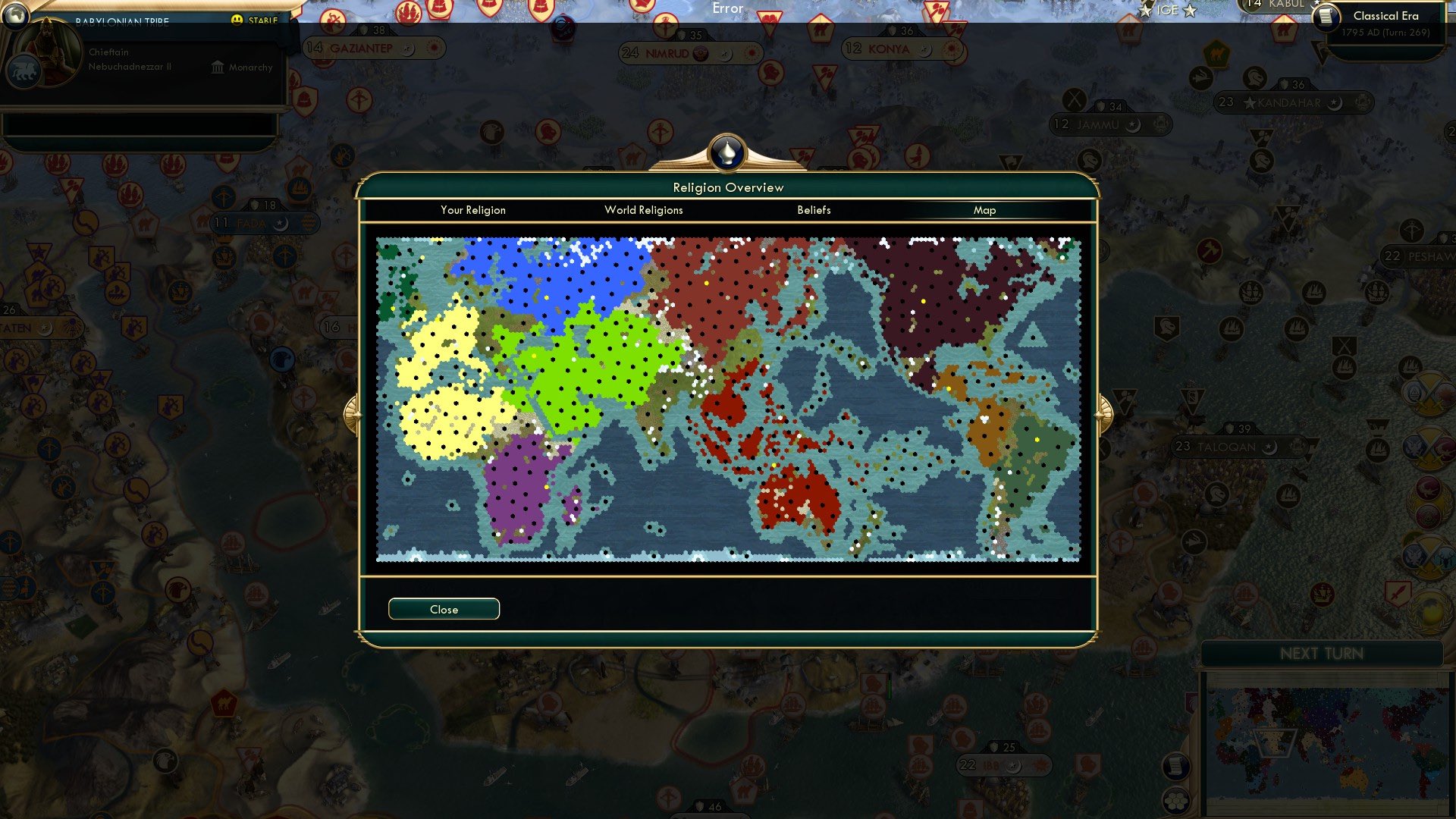Switch to the World Religions tab
This screenshot has height=819, width=1456.
644,210
